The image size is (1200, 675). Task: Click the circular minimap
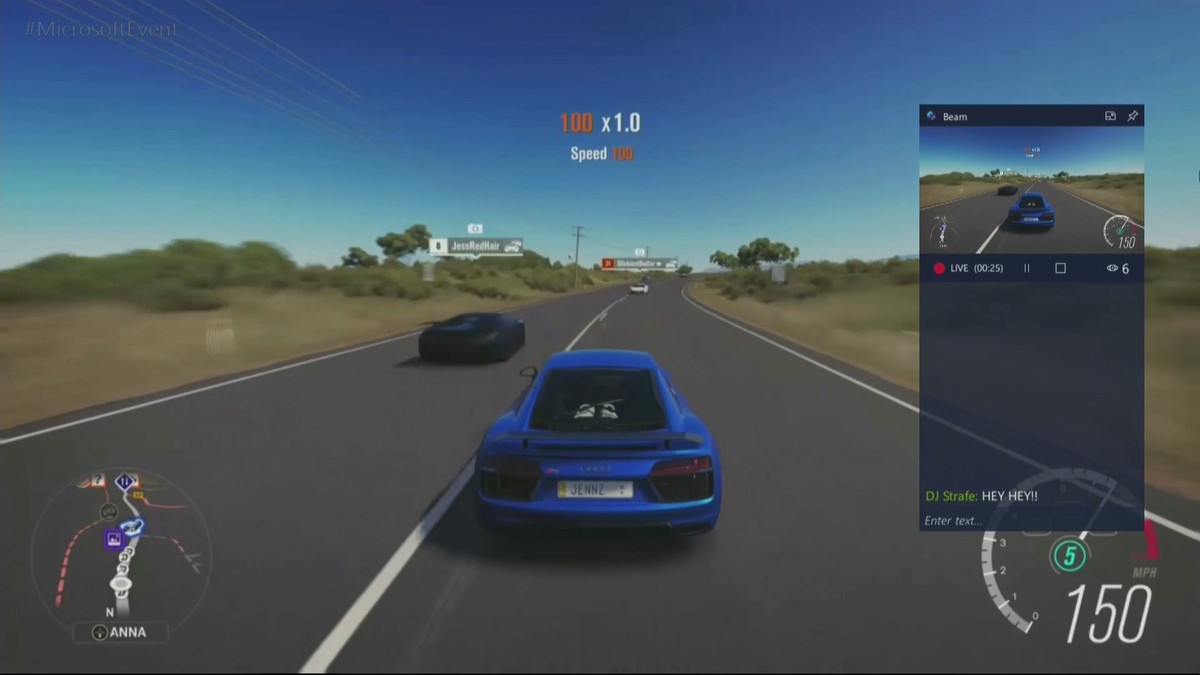(x=120, y=545)
